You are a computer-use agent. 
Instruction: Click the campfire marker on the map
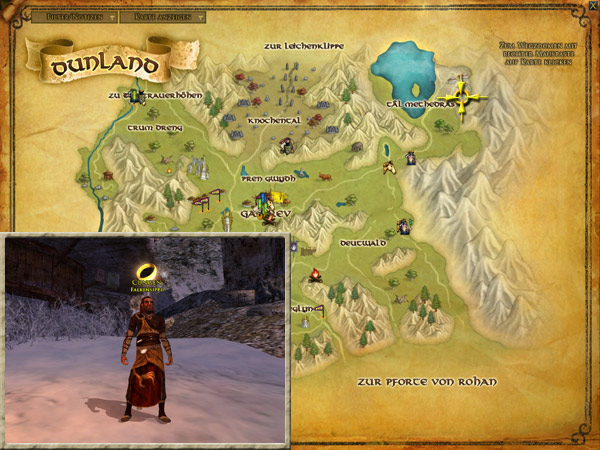314,274
